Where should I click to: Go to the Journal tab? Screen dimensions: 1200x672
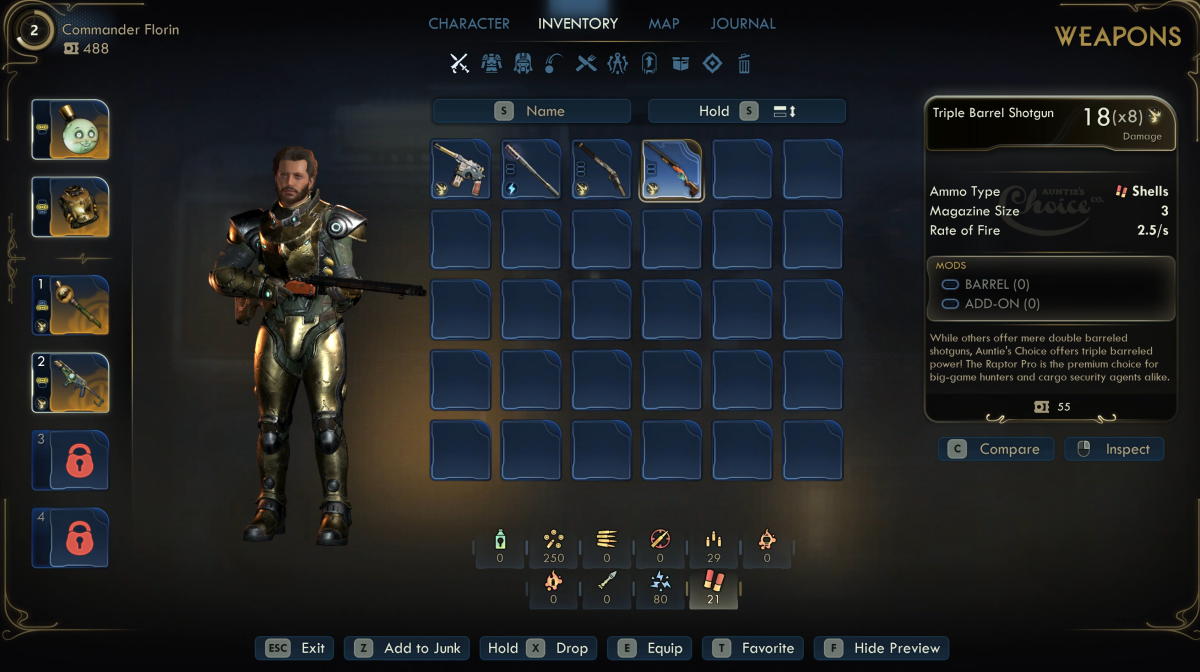click(742, 23)
